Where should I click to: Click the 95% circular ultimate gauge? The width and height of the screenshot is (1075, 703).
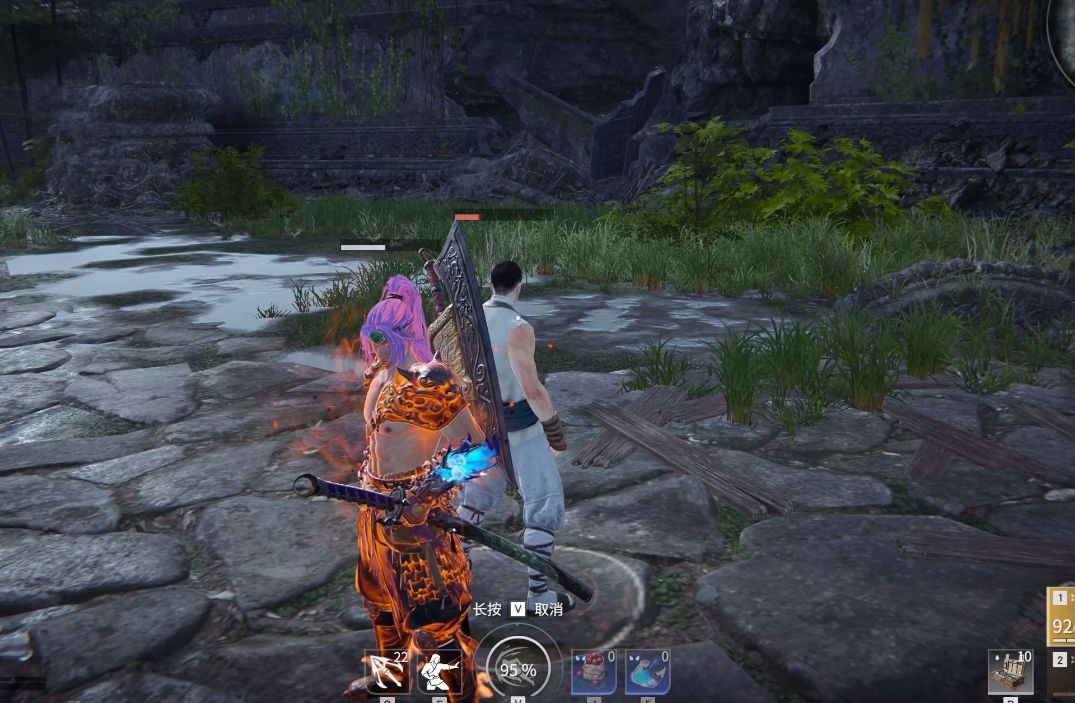coord(518,668)
